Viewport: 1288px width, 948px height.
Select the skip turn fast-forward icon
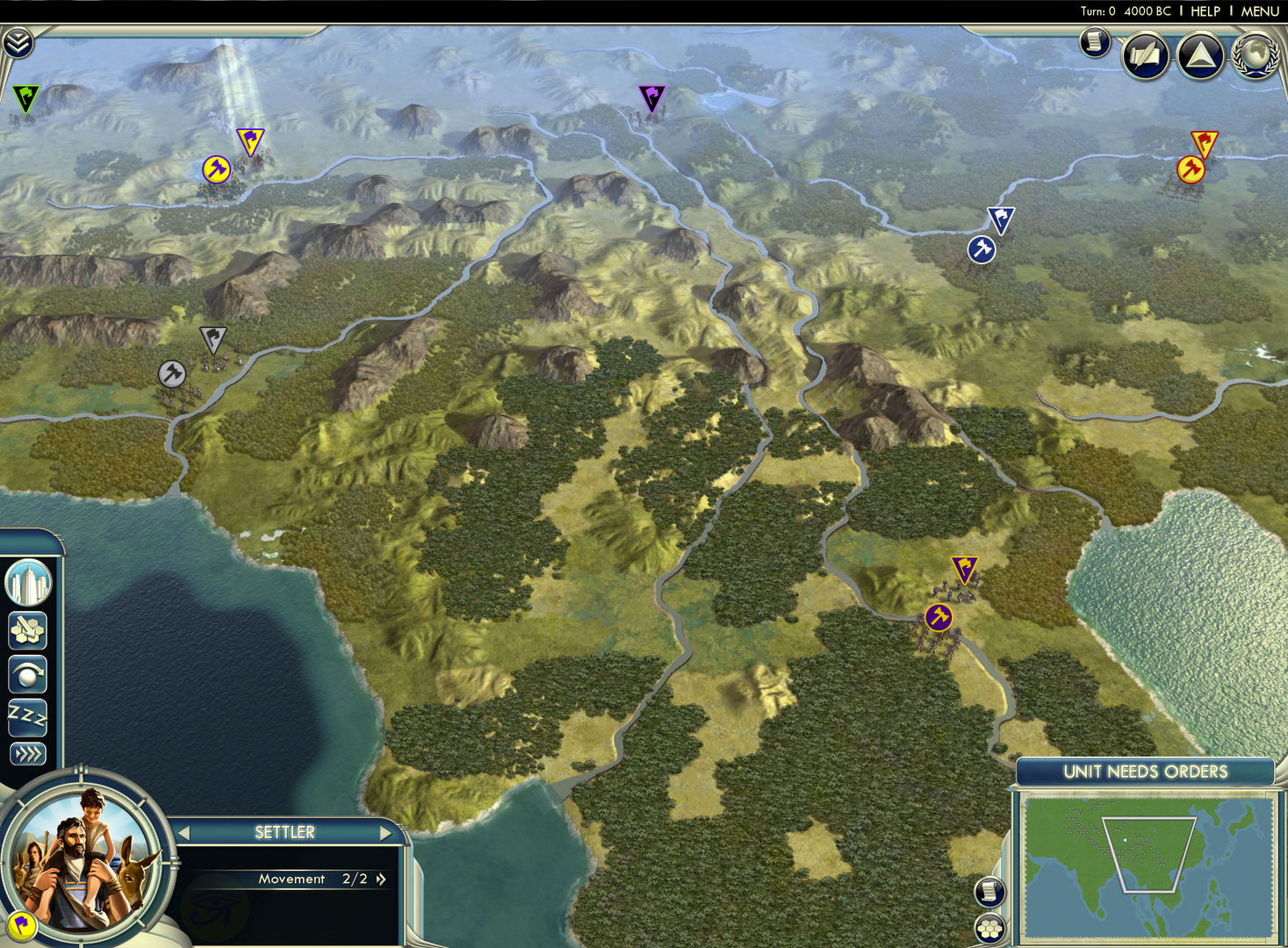pos(27,752)
